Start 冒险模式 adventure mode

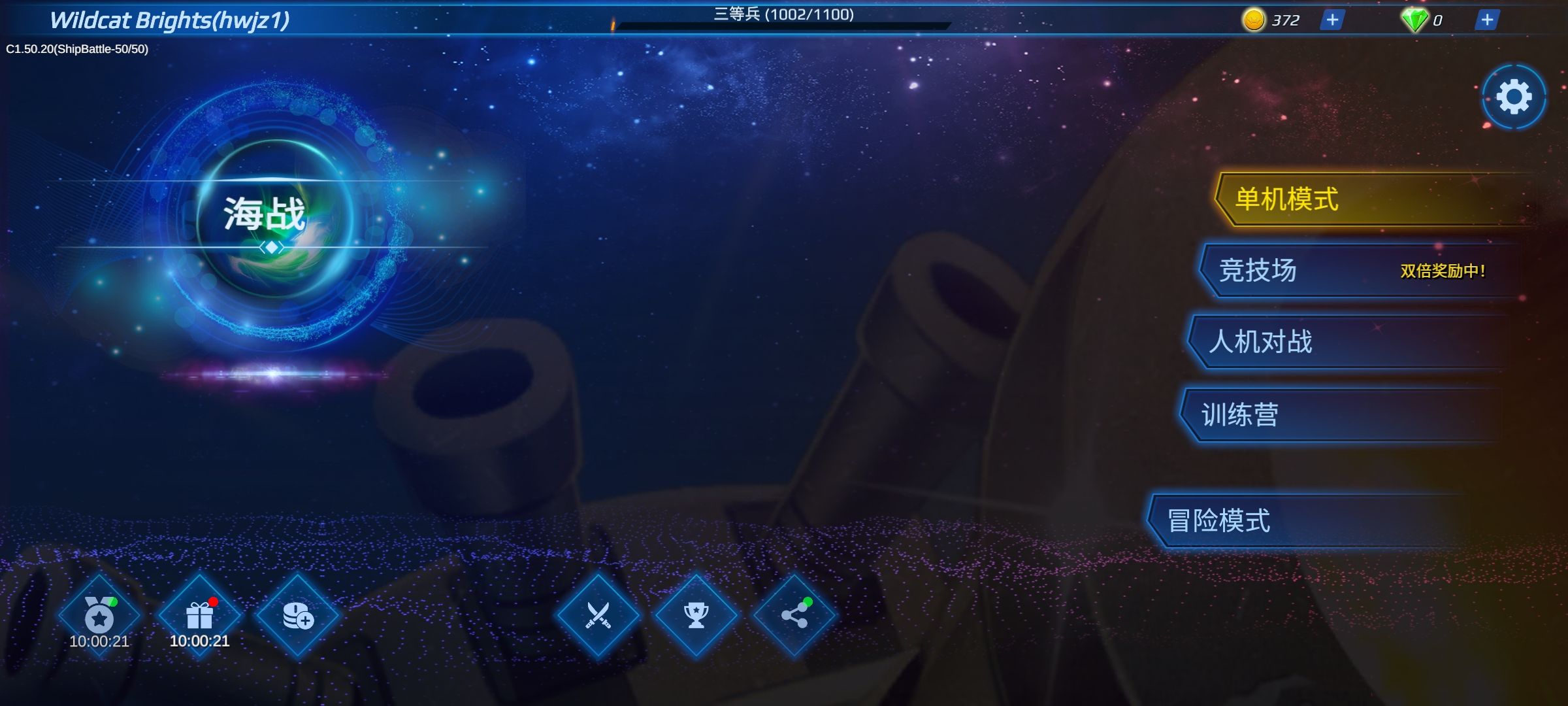click(1307, 521)
